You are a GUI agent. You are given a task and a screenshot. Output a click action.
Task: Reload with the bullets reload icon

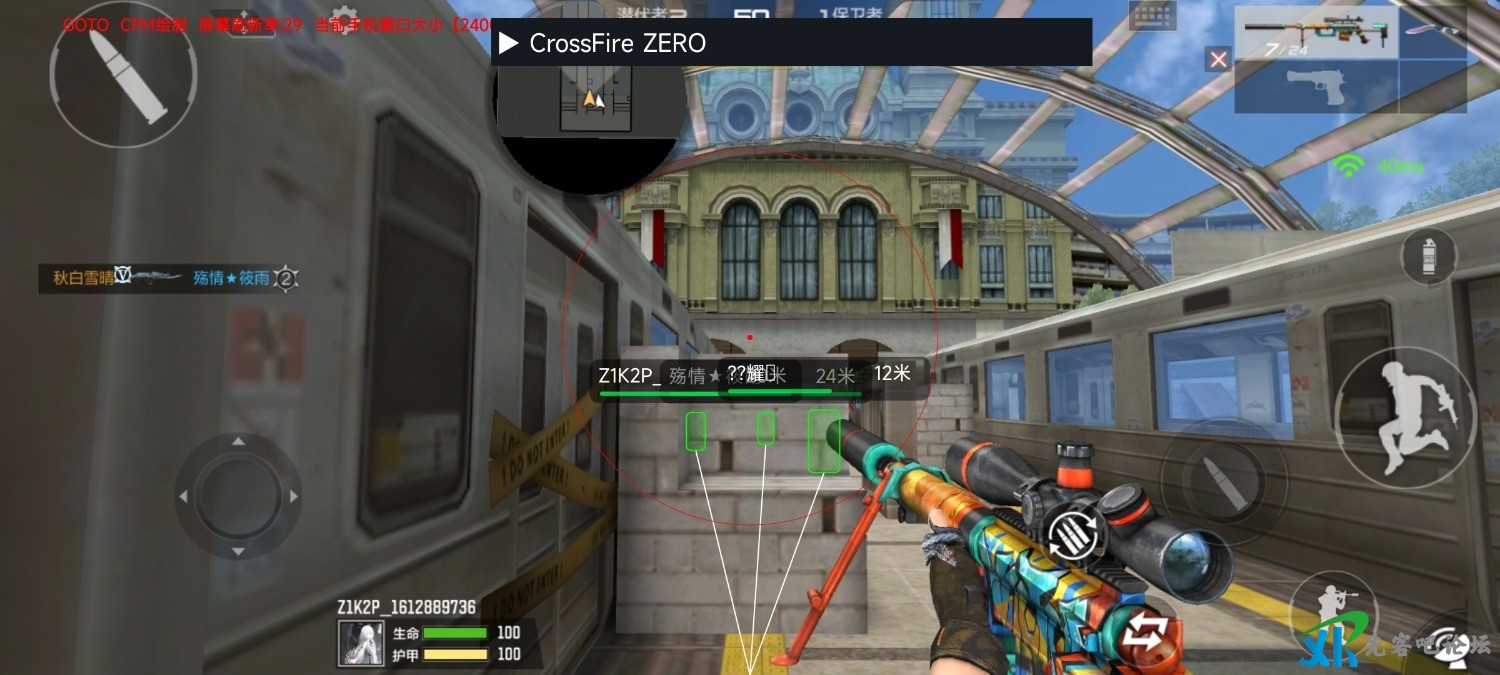1076,536
